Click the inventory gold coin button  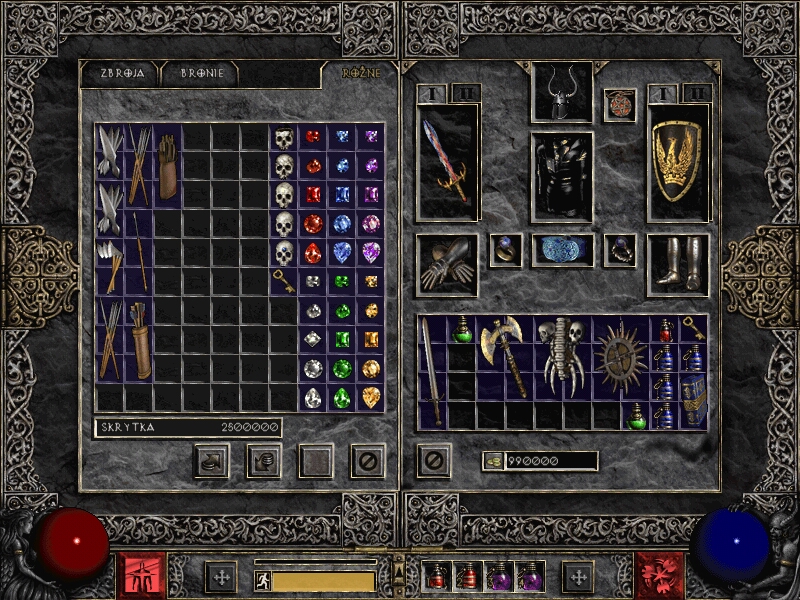[x=491, y=461]
